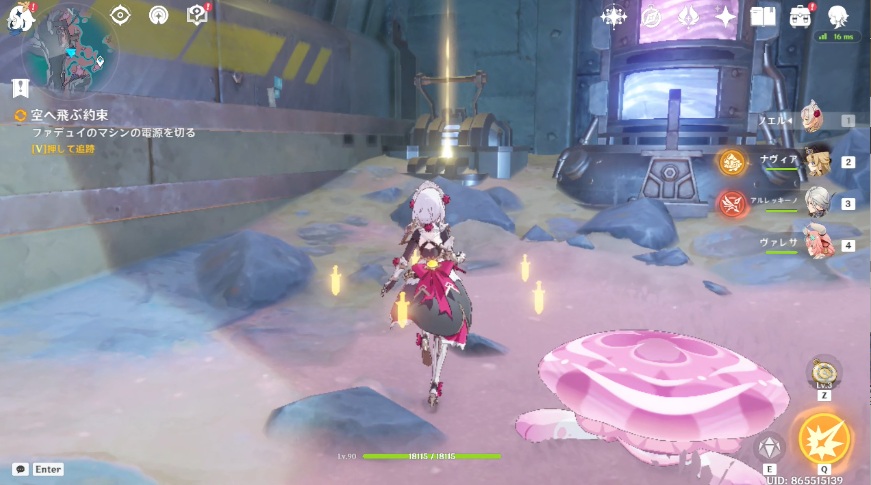The image size is (871, 485).
Task: Click the arch-shaped icon beside the minimap
Action: coord(158,15)
